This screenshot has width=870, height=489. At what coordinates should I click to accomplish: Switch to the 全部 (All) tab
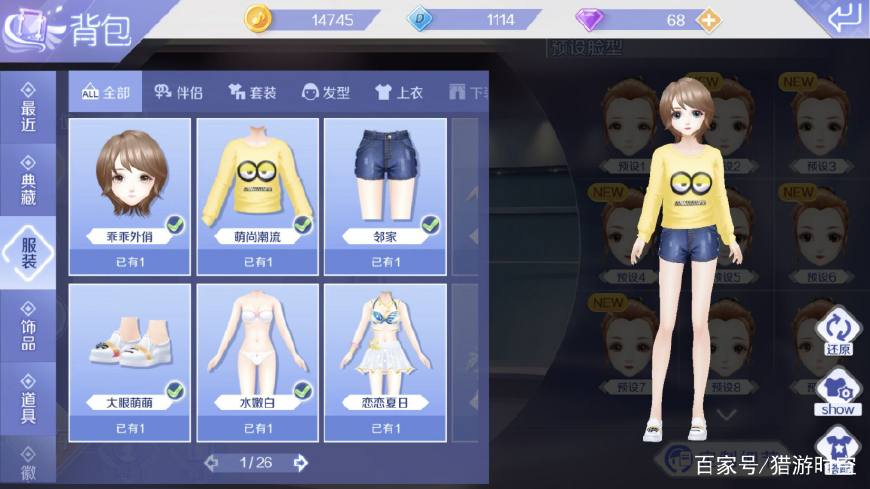pos(106,93)
